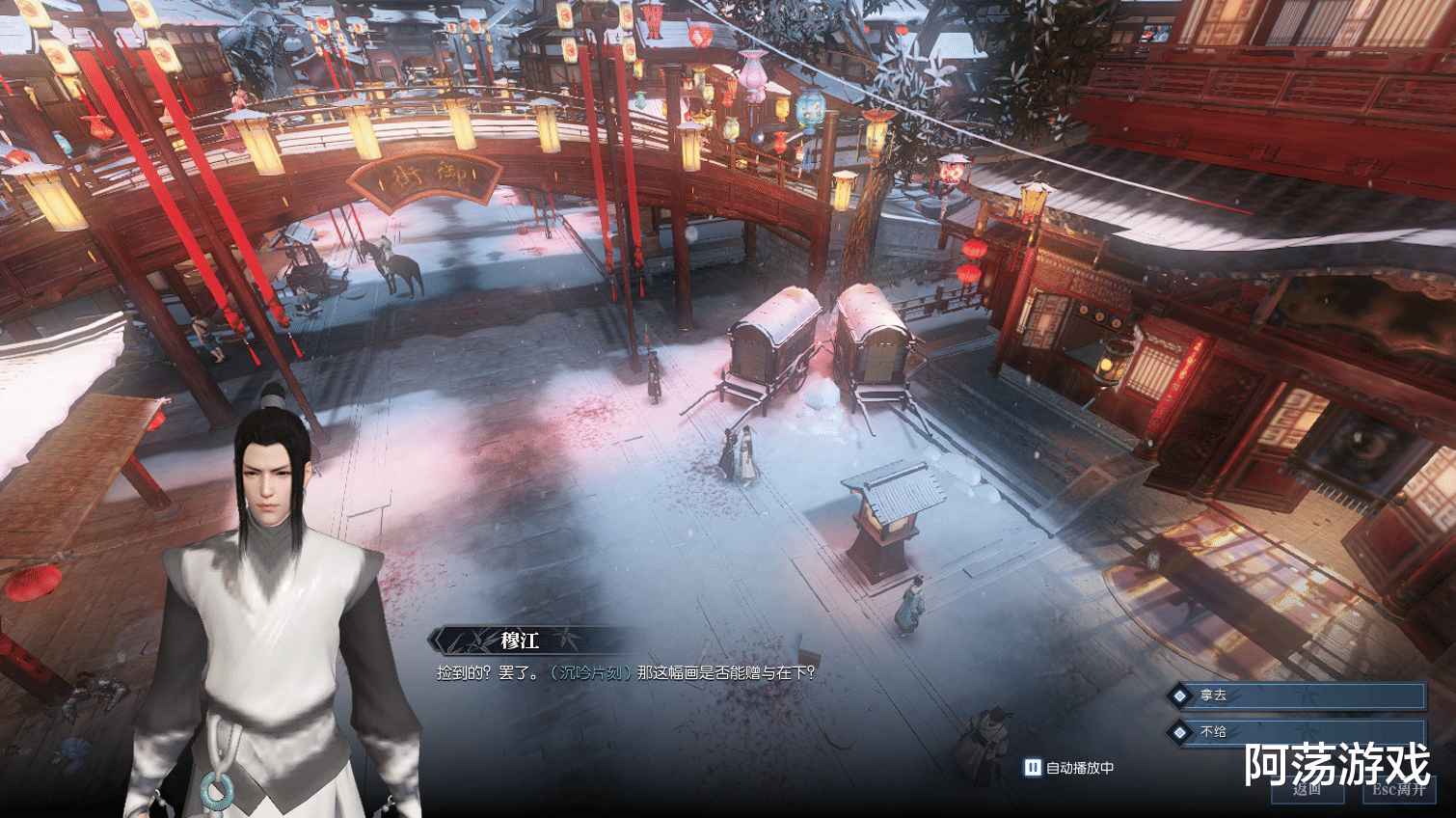Image resolution: width=1456 pixels, height=818 pixels.
Task: Select the 不给 reply
Action: (x=1296, y=732)
